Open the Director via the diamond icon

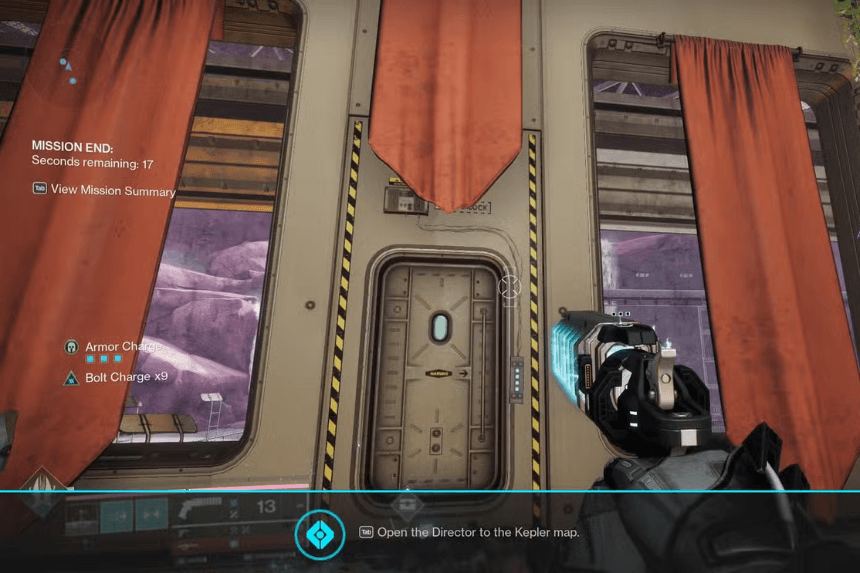click(319, 535)
